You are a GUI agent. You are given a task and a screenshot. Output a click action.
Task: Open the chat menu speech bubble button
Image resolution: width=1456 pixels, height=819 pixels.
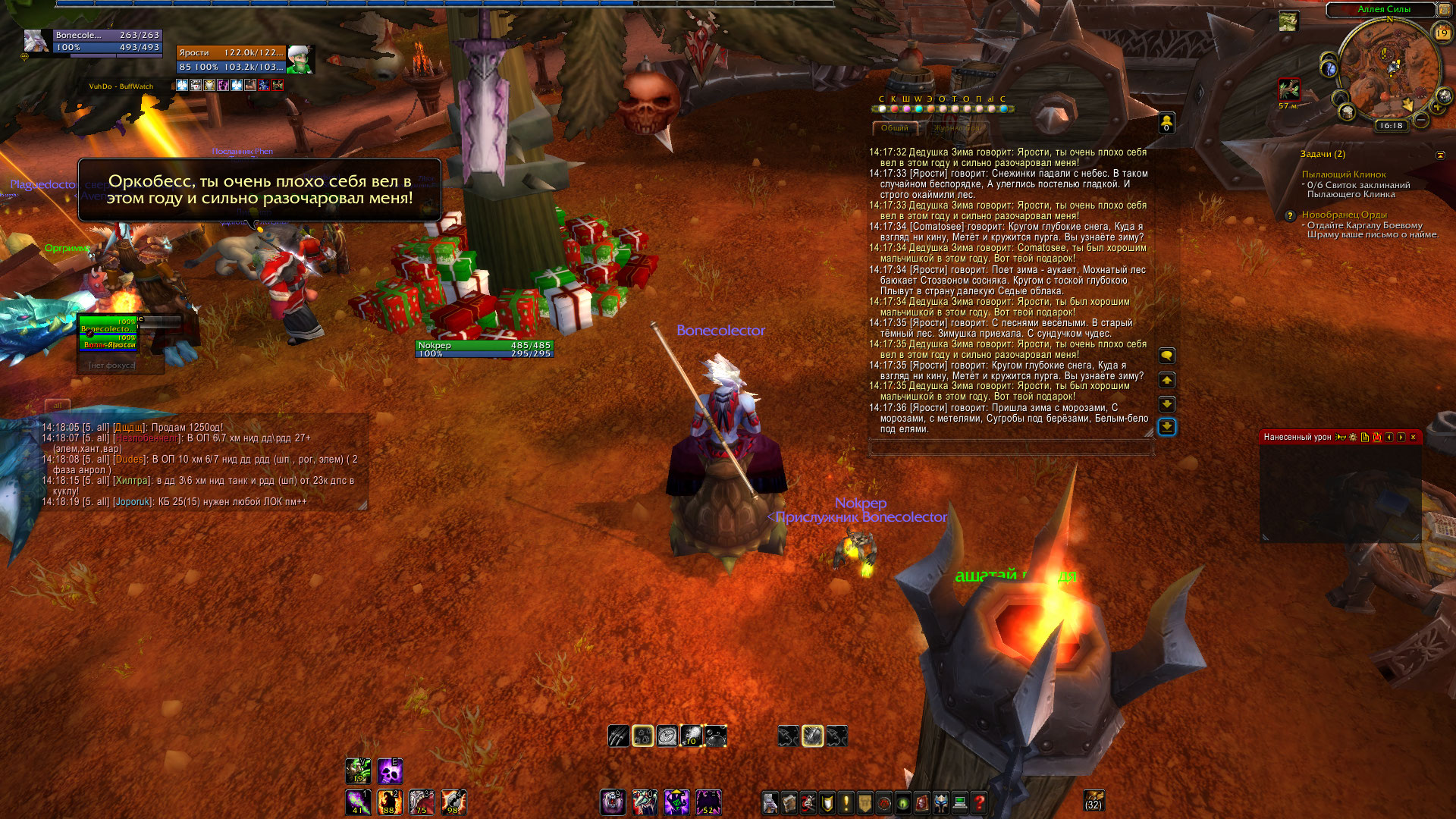point(1167,356)
